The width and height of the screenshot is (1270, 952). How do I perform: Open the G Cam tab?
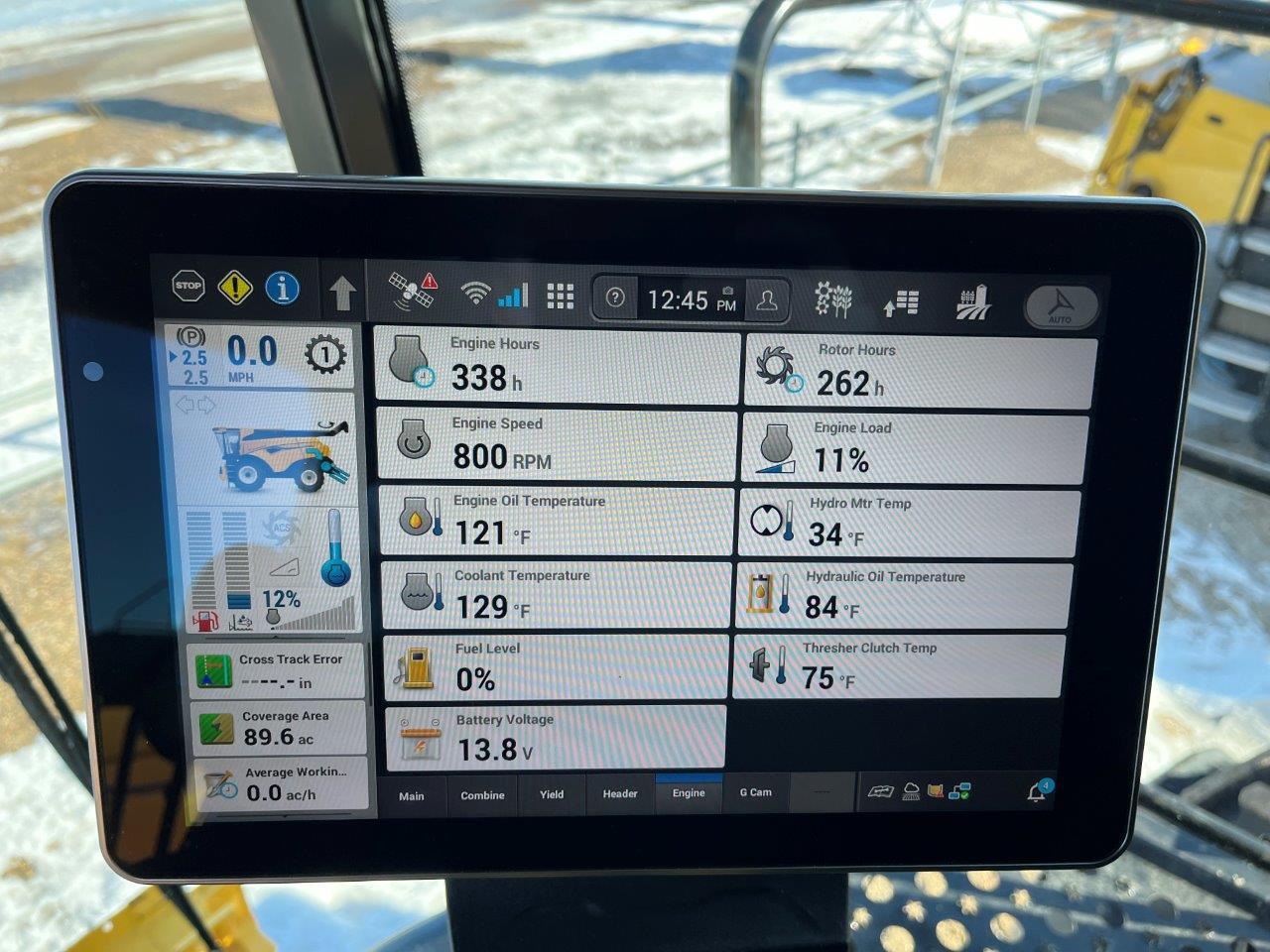coord(756,793)
